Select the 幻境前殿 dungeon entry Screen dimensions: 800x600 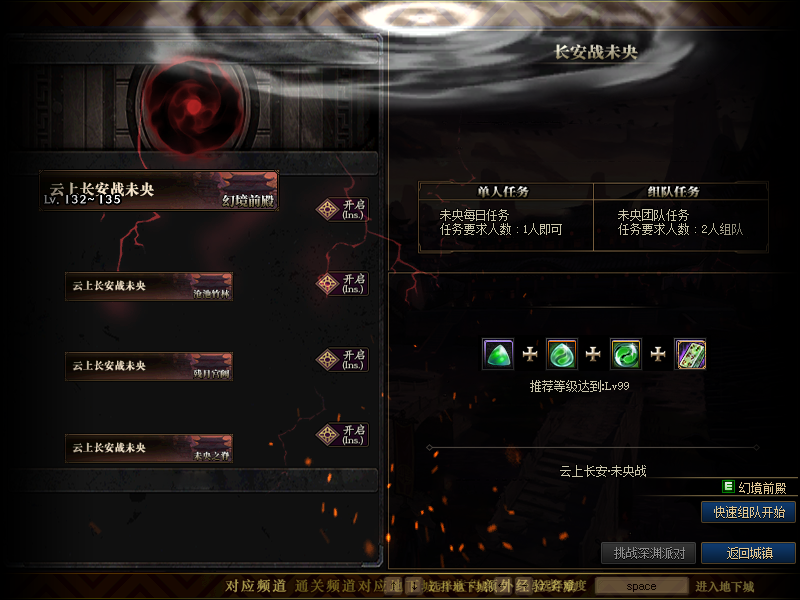158,191
